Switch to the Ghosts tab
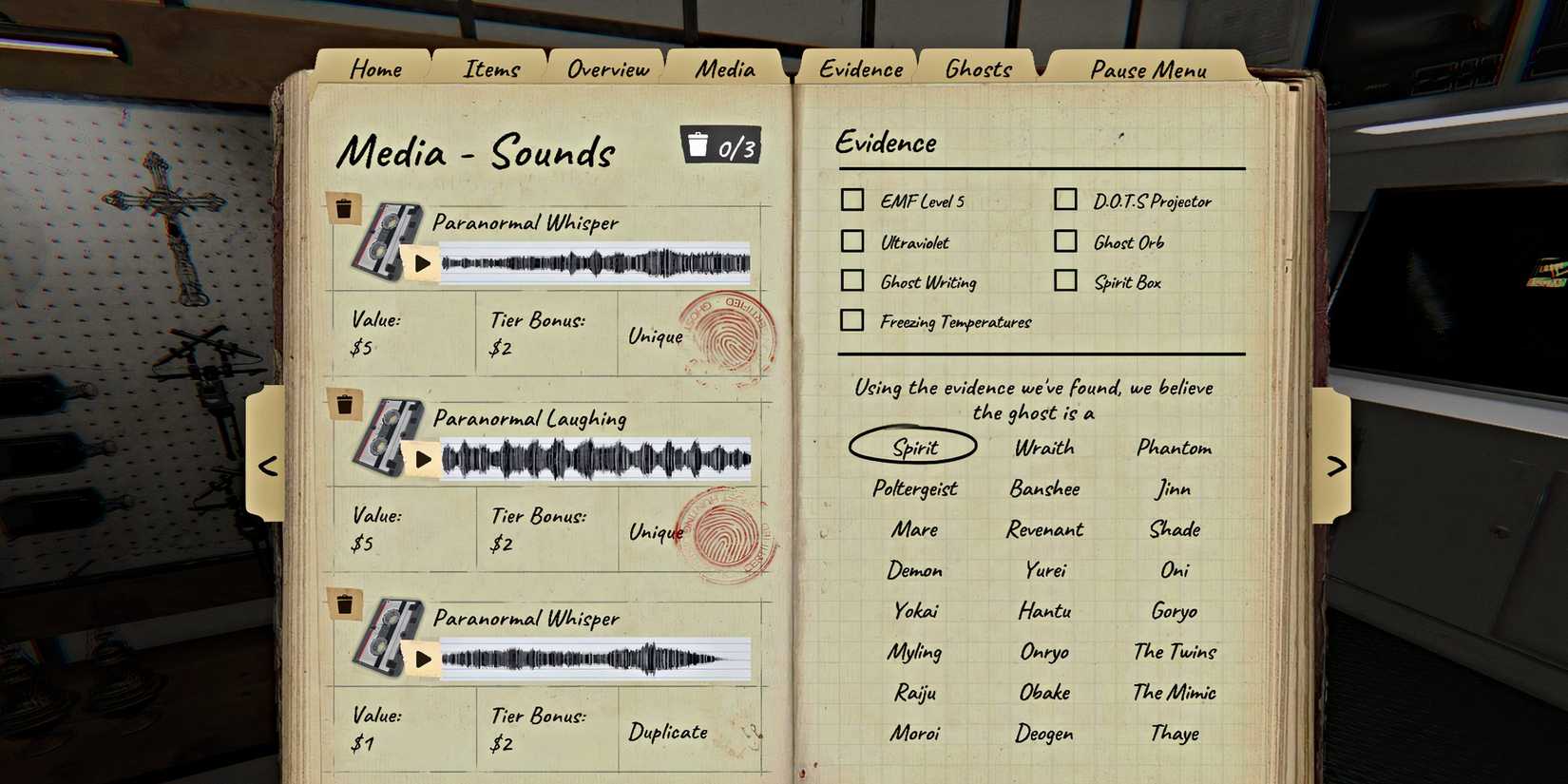This screenshot has height=784, width=1568. 976,67
